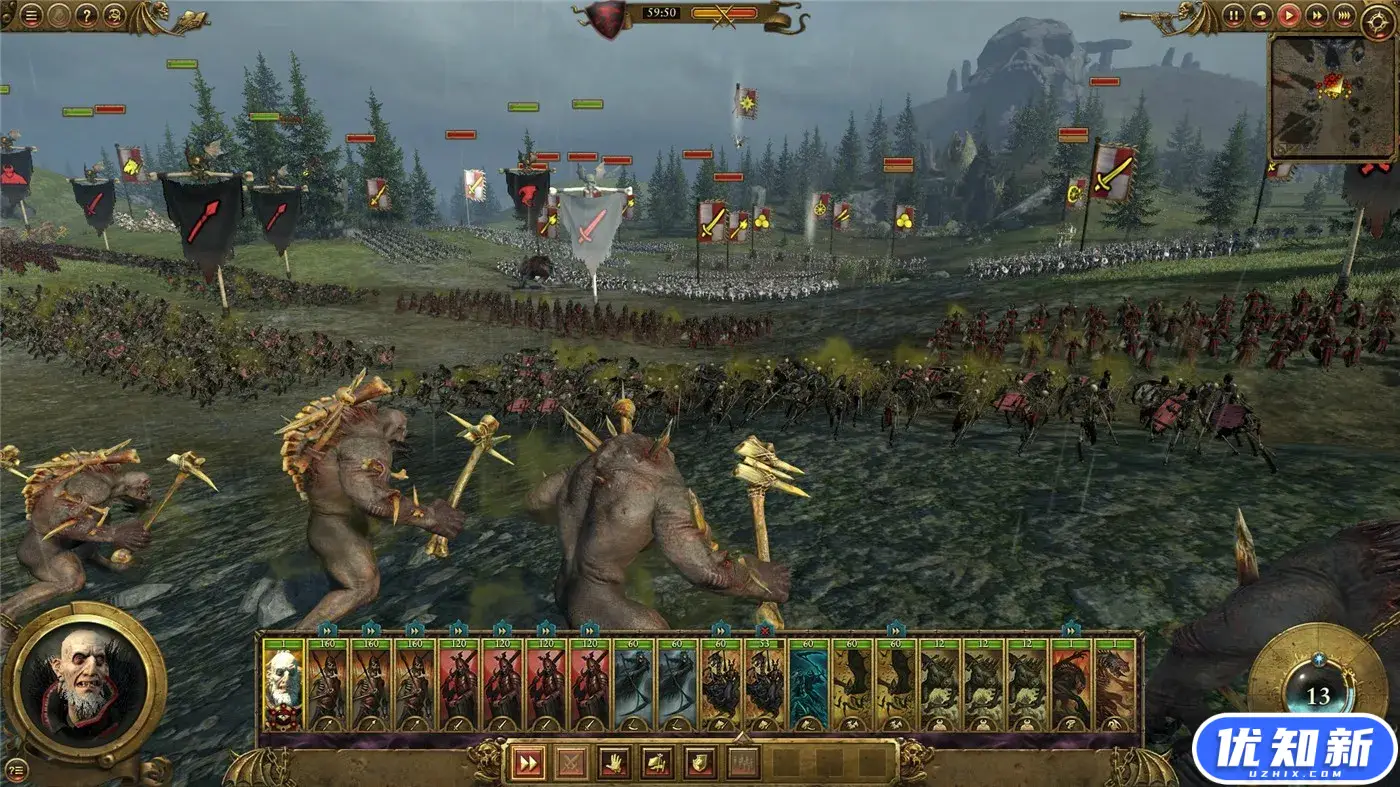Toggle the shield guard mode button
Screen dimensions: 1400x787
(699, 763)
